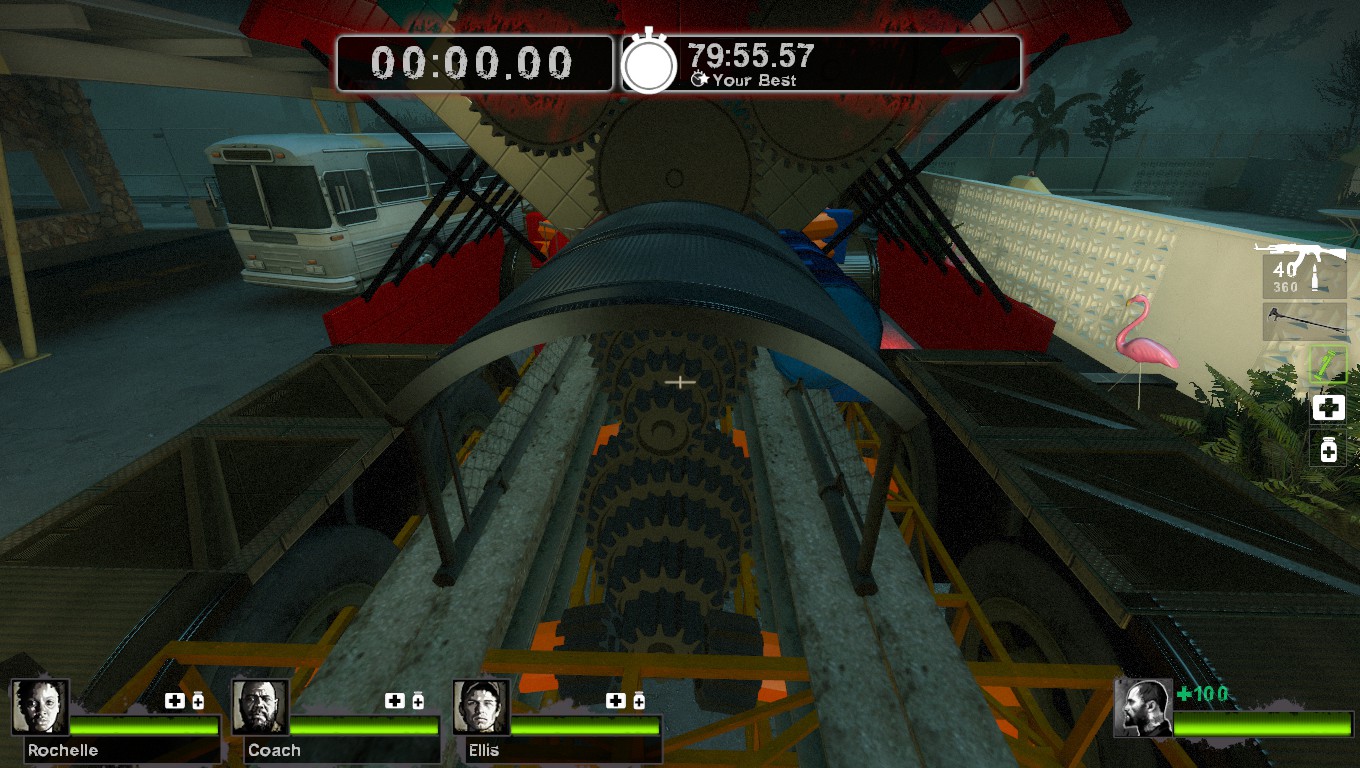
Task: Choose the pain pills bottle slot
Action: 1328,448
